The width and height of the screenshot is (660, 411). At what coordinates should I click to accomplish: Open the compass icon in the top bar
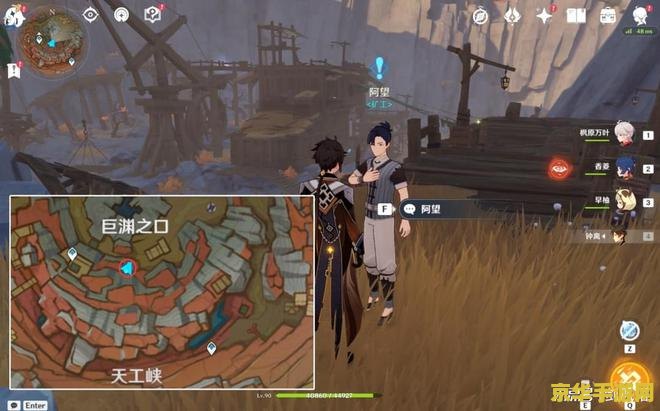tap(480, 16)
